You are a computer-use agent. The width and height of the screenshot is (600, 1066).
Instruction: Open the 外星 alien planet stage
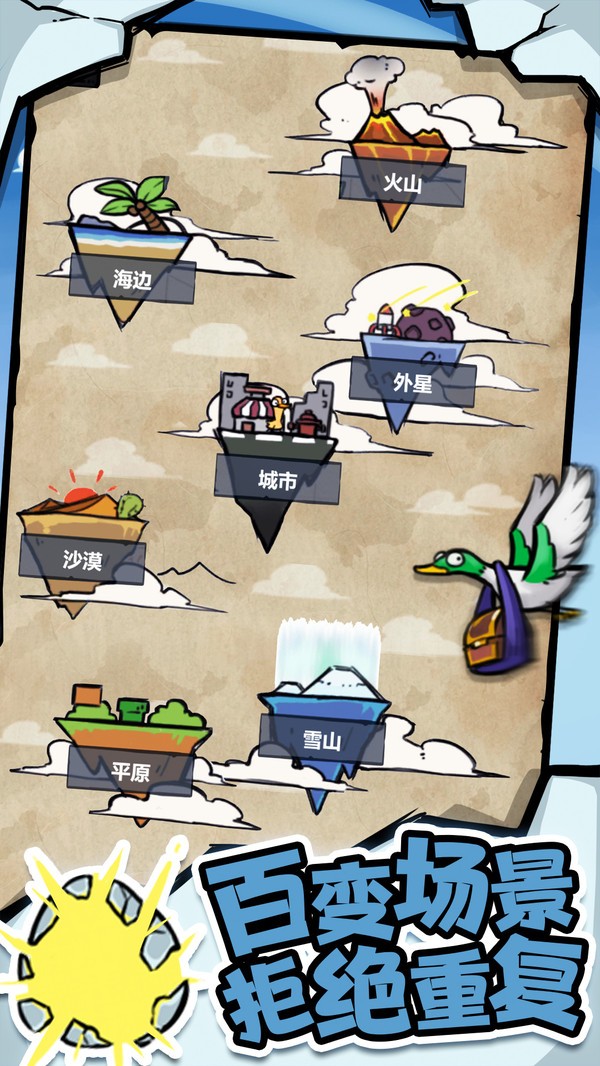pos(412,381)
